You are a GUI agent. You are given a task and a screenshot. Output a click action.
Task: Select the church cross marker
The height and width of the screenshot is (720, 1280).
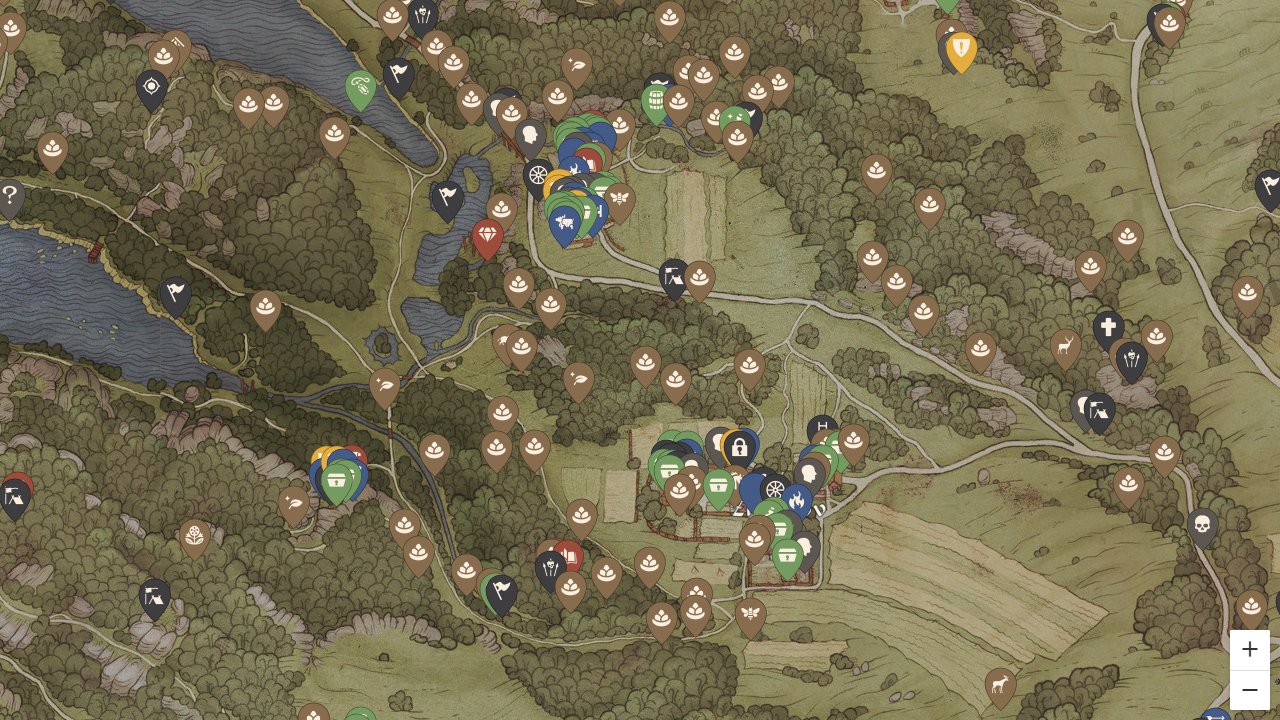tap(1110, 325)
